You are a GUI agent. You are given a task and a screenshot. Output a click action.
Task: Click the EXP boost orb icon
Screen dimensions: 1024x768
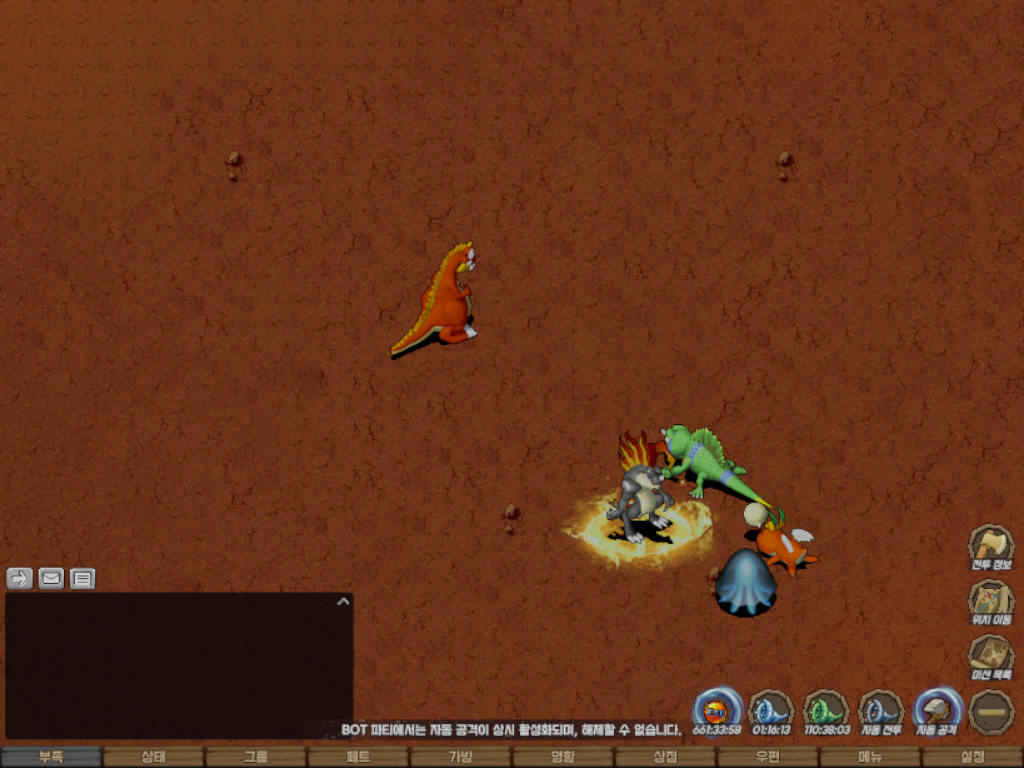click(x=717, y=710)
